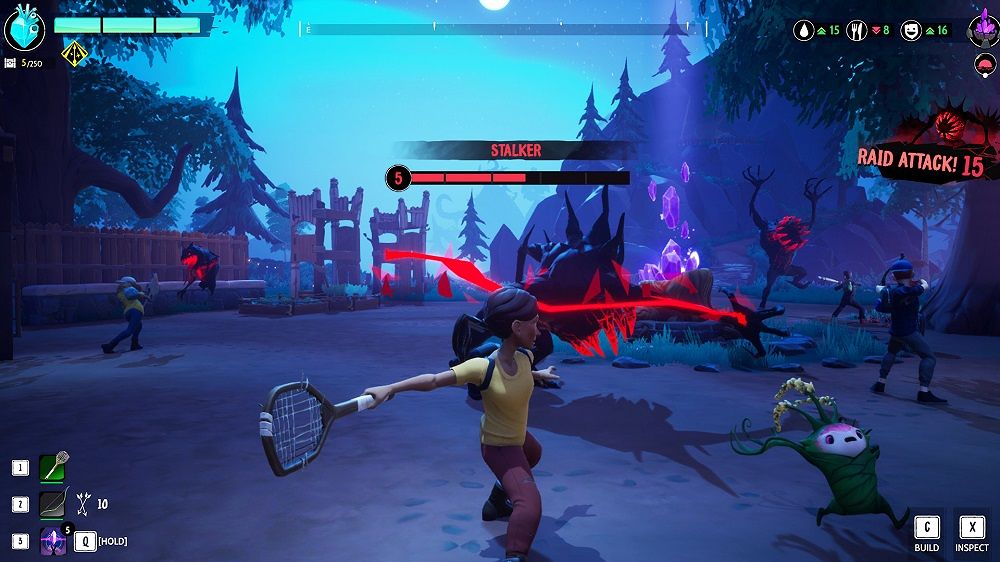Click the yellow diamond buff icon
This screenshot has height=562, width=1000.
(x=73, y=52)
